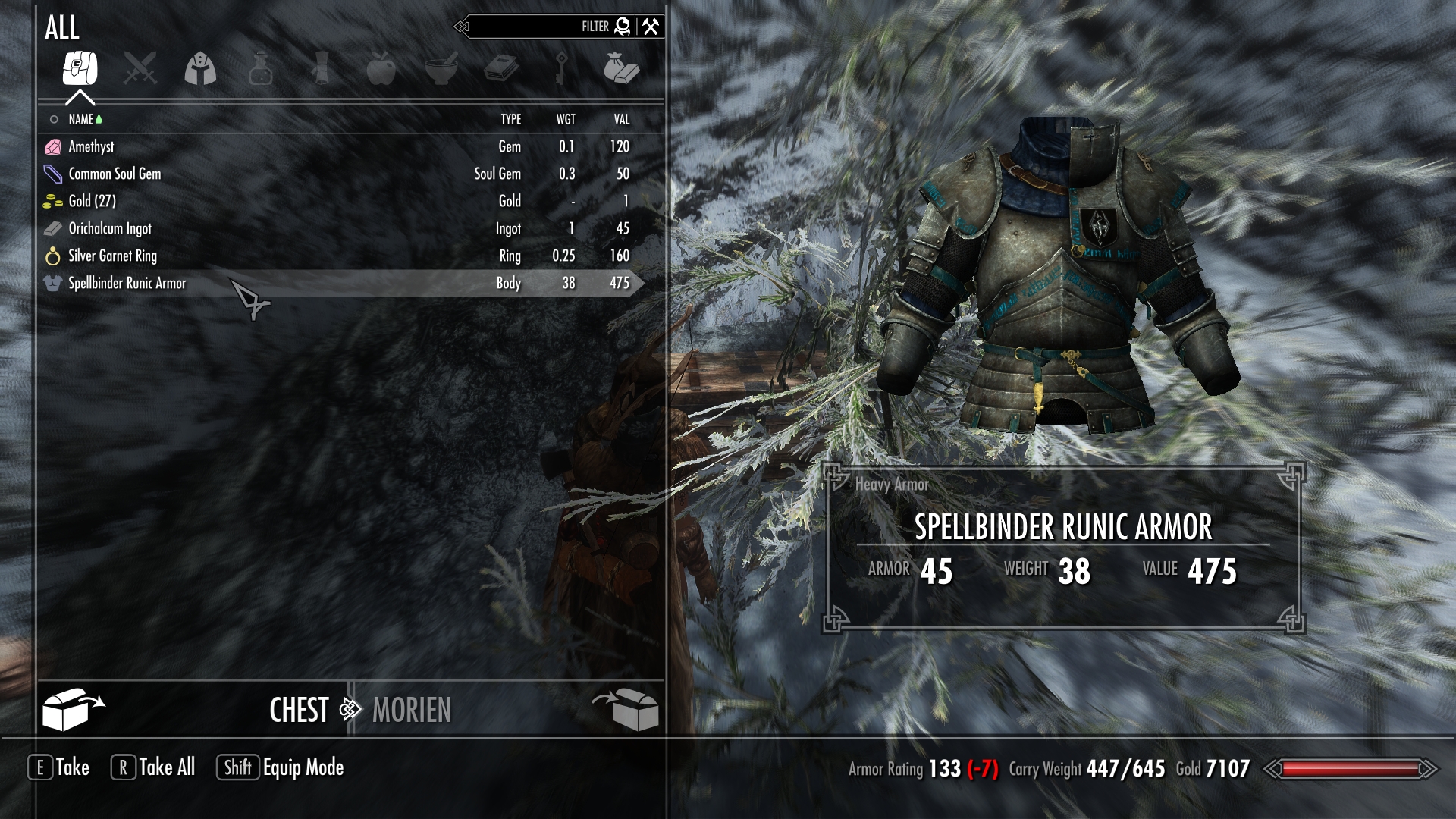Show the ingredients mortar category tab
Screen dimensions: 1456x819
point(441,69)
